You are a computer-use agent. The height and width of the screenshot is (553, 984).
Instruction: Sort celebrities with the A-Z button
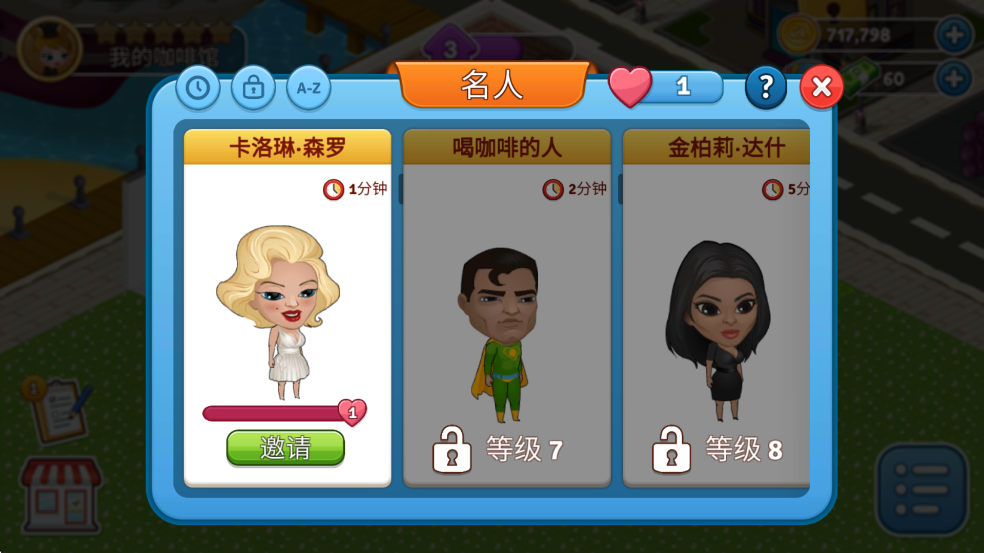coord(309,88)
